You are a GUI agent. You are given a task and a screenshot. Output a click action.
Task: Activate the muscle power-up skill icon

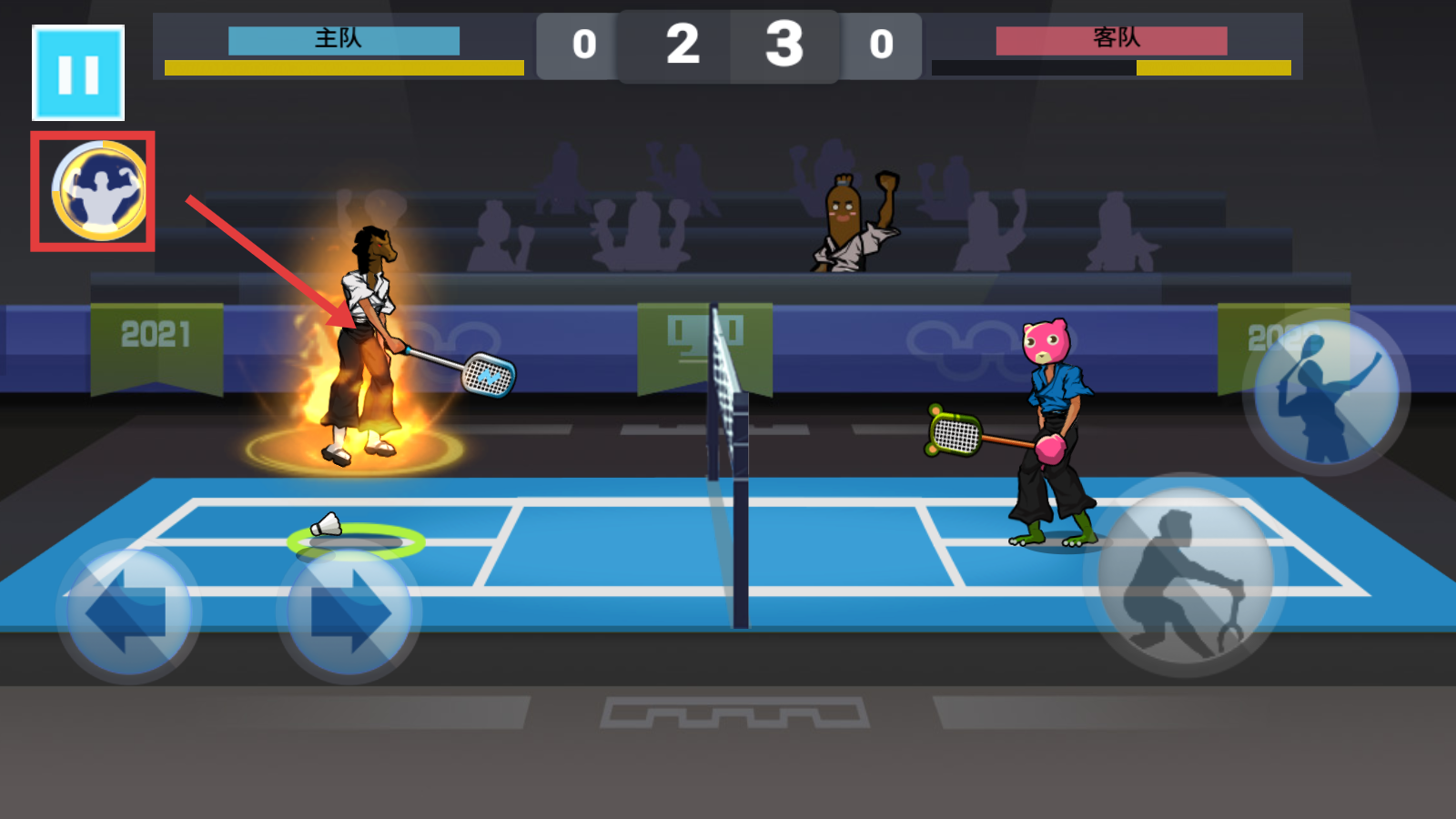(97, 191)
